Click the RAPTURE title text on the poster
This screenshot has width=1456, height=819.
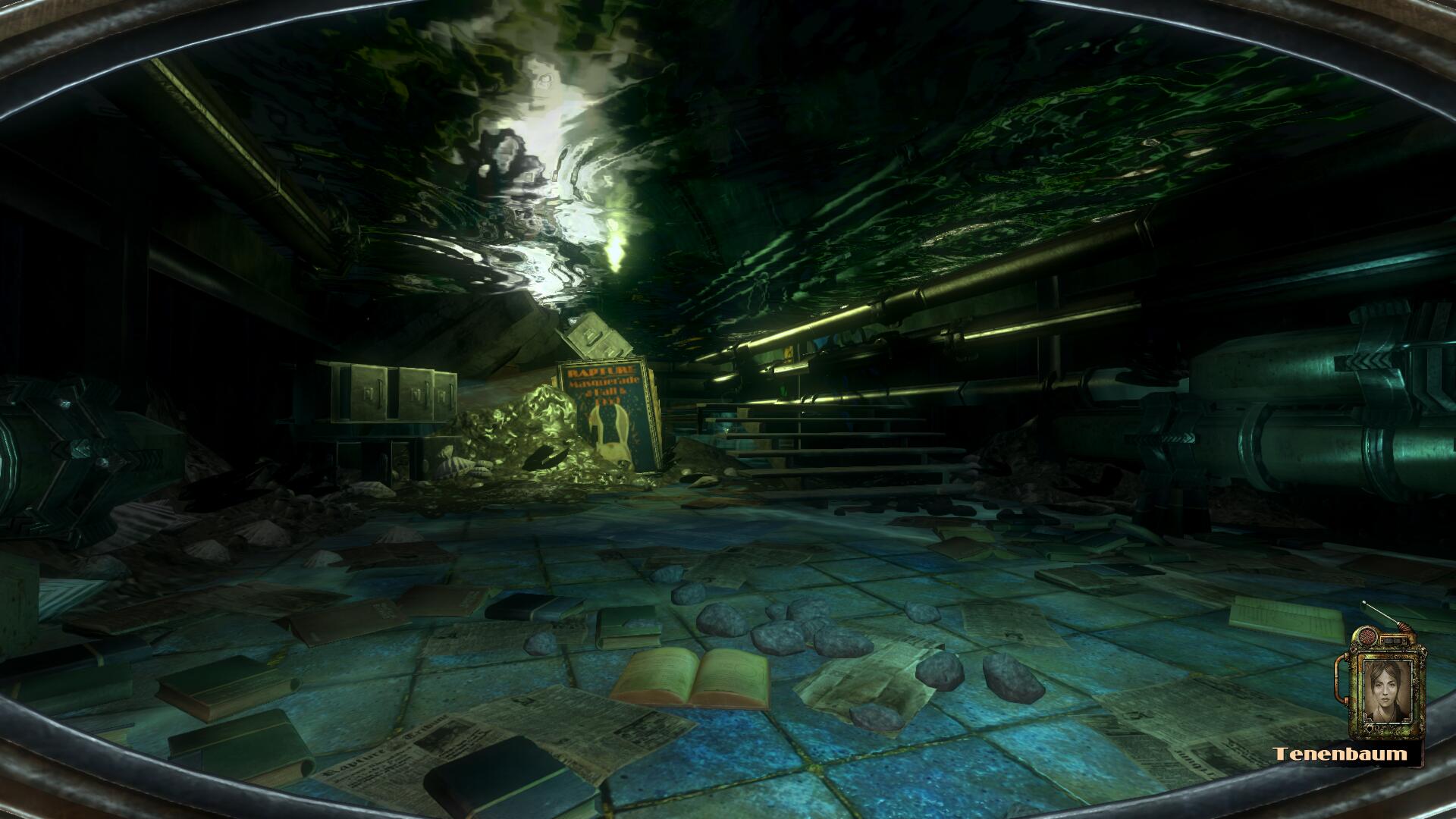(x=604, y=371)
